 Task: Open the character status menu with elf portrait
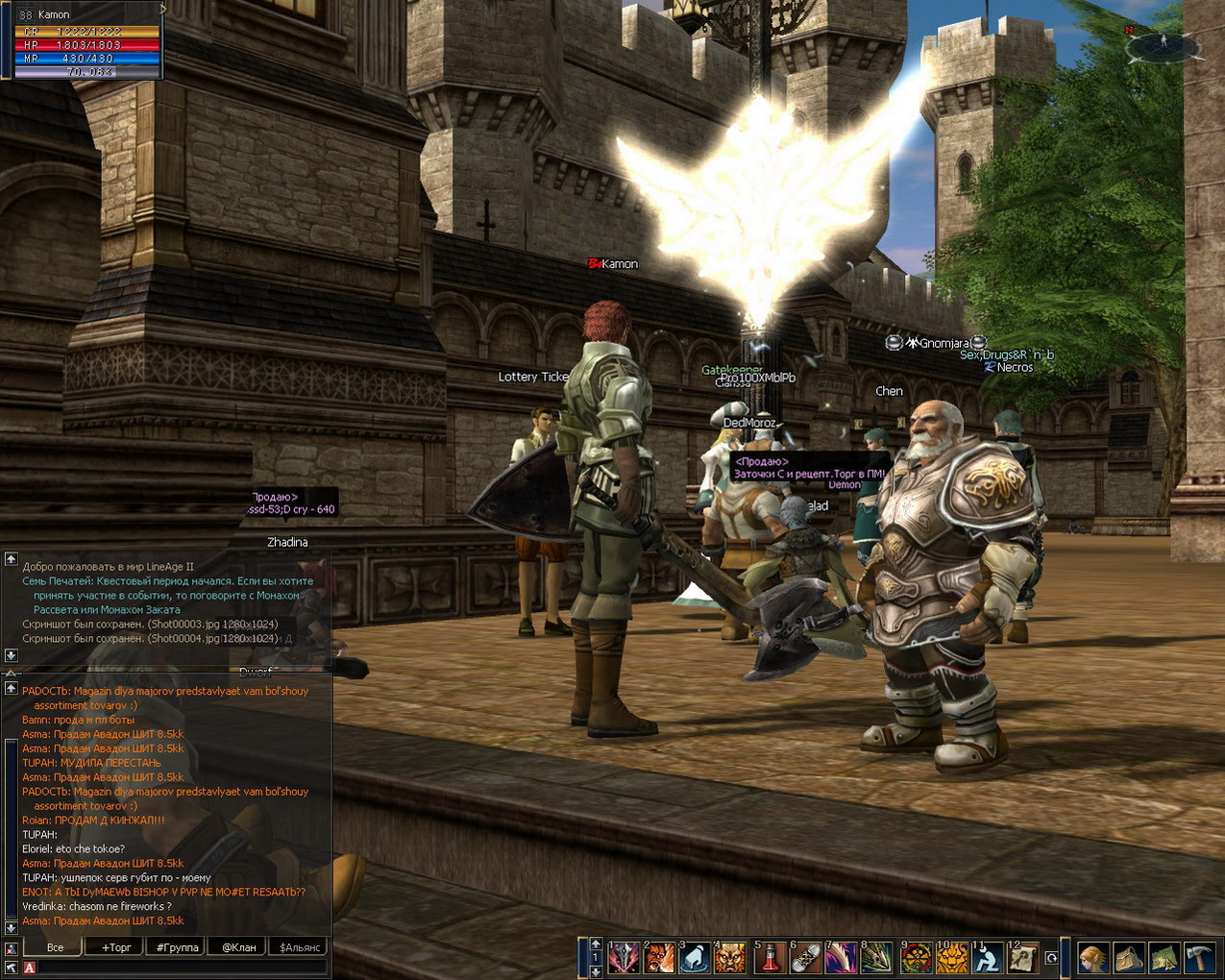1092,958
